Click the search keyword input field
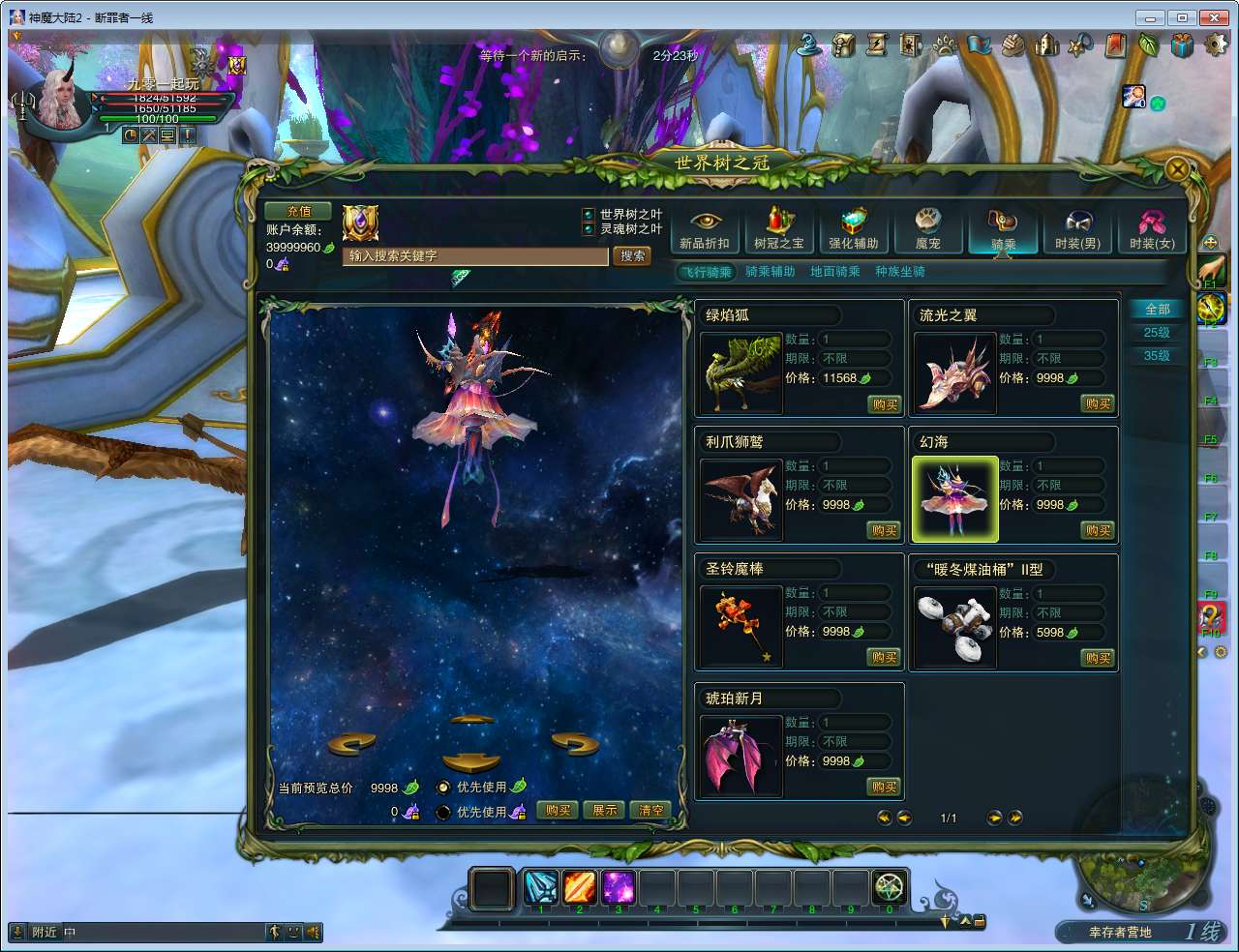Image resolution: width=1239 pixels, height=952 pixels. tap(475, 256)
